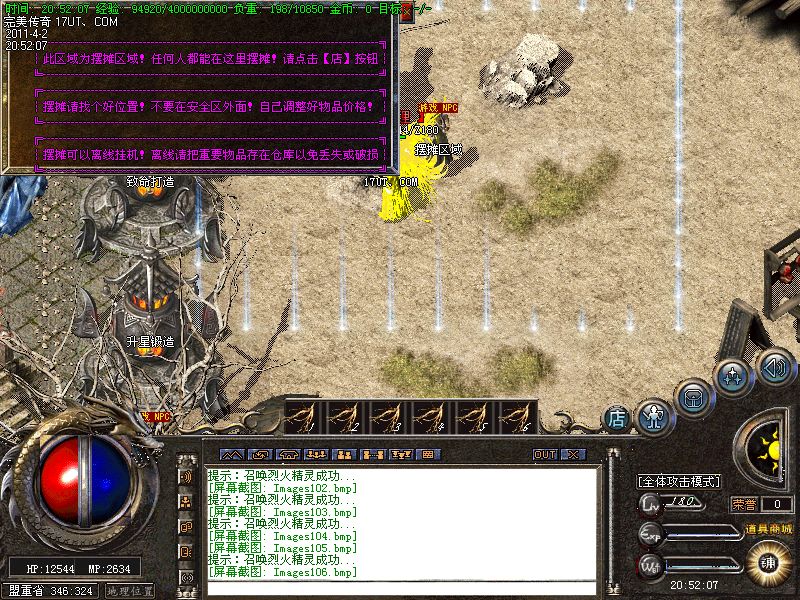Open the bag inventory round icon

pos(693,397)
